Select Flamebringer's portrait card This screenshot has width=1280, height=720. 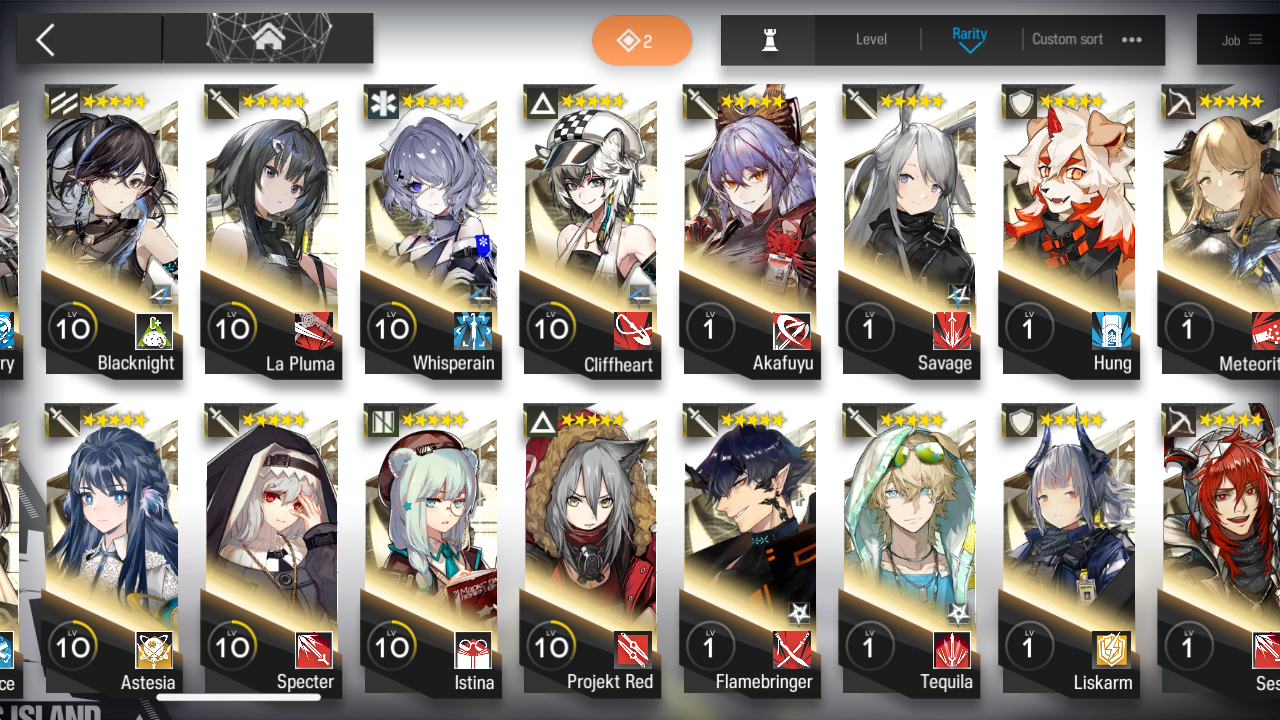[751, 520]
